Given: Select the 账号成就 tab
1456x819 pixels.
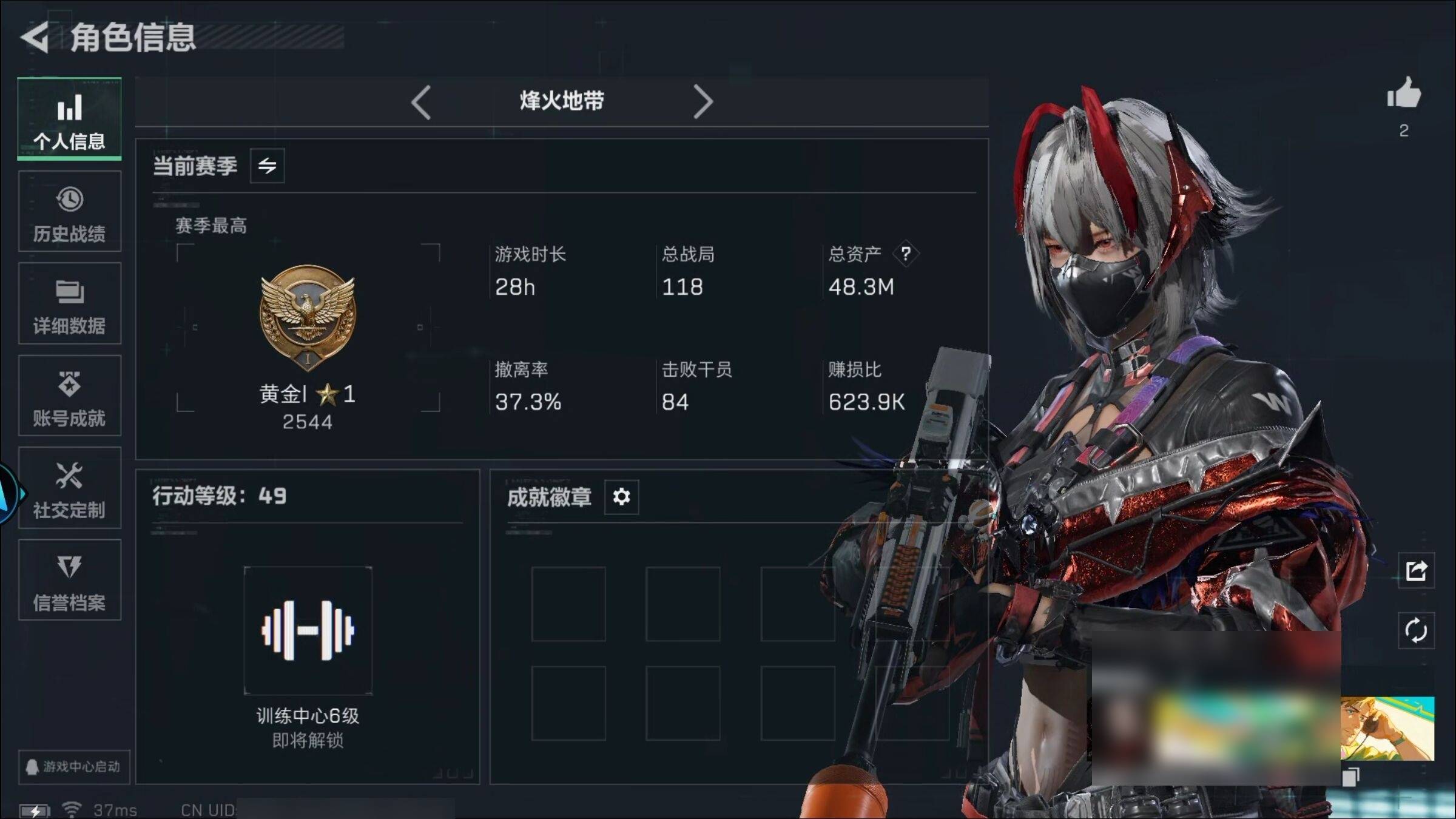Looking at the screenshot, I should click(69, 396).
